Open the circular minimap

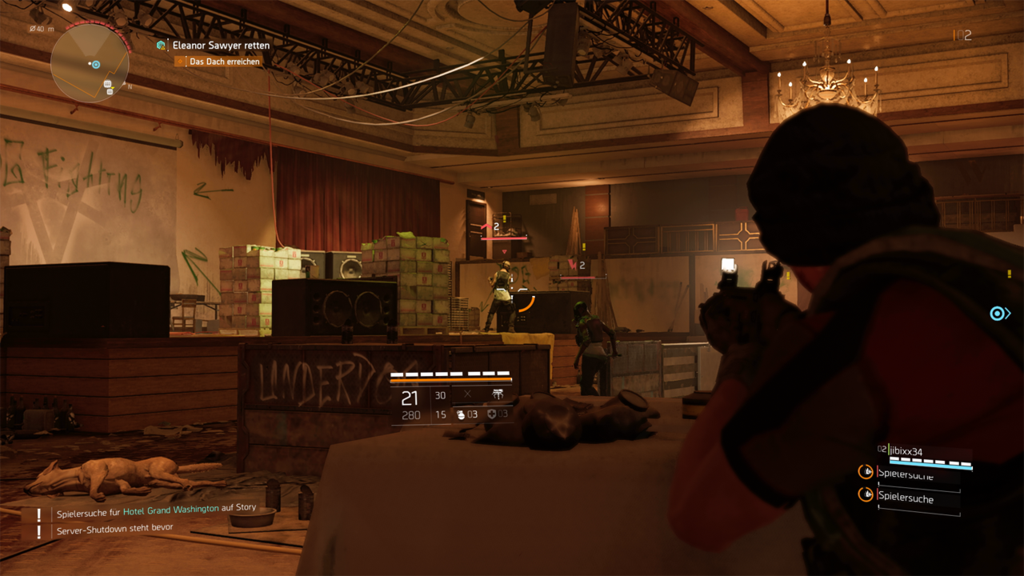point(90,62)
